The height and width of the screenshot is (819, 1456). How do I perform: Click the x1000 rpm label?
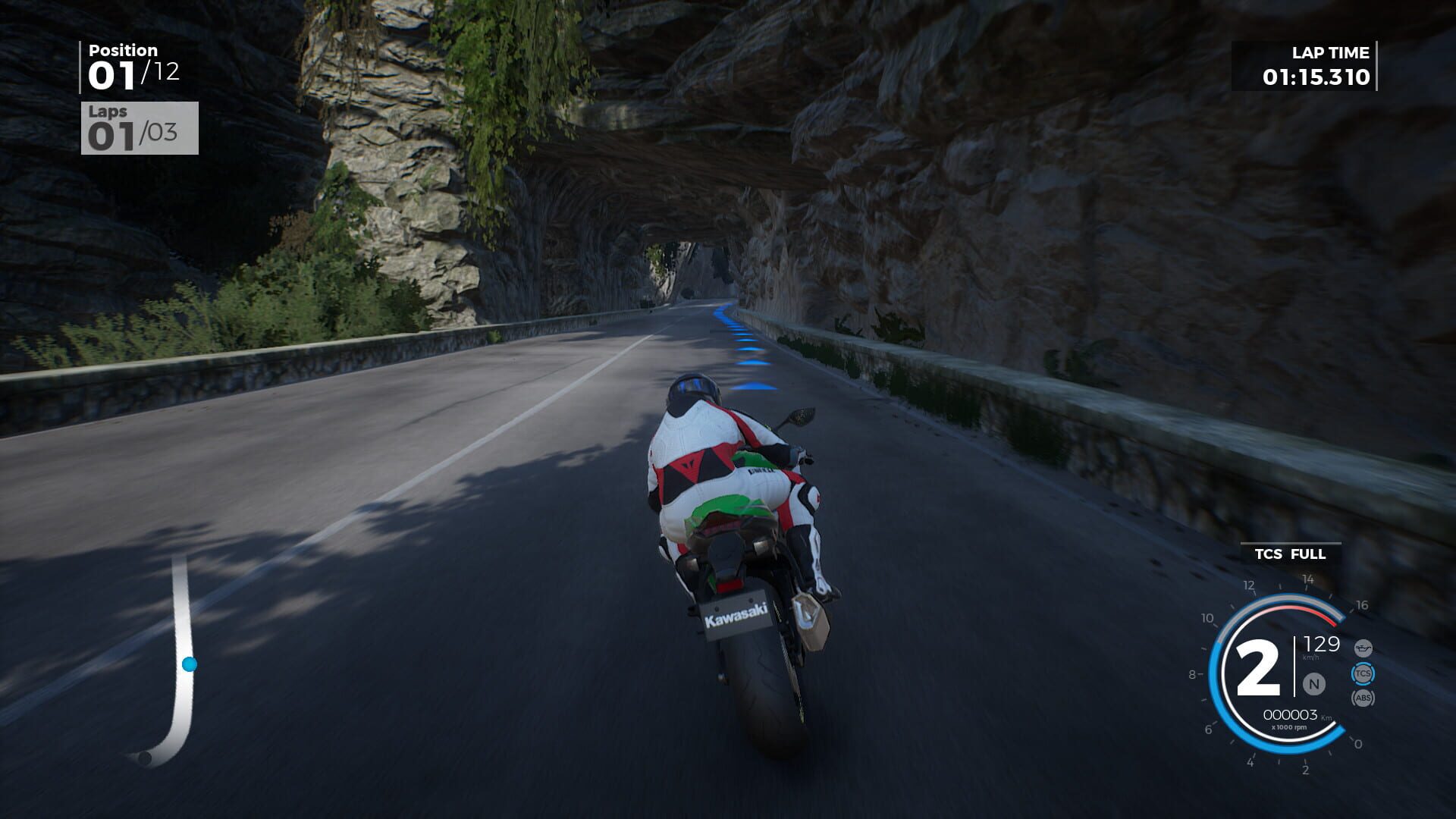pyautogui.click(x=1290, y=726)
